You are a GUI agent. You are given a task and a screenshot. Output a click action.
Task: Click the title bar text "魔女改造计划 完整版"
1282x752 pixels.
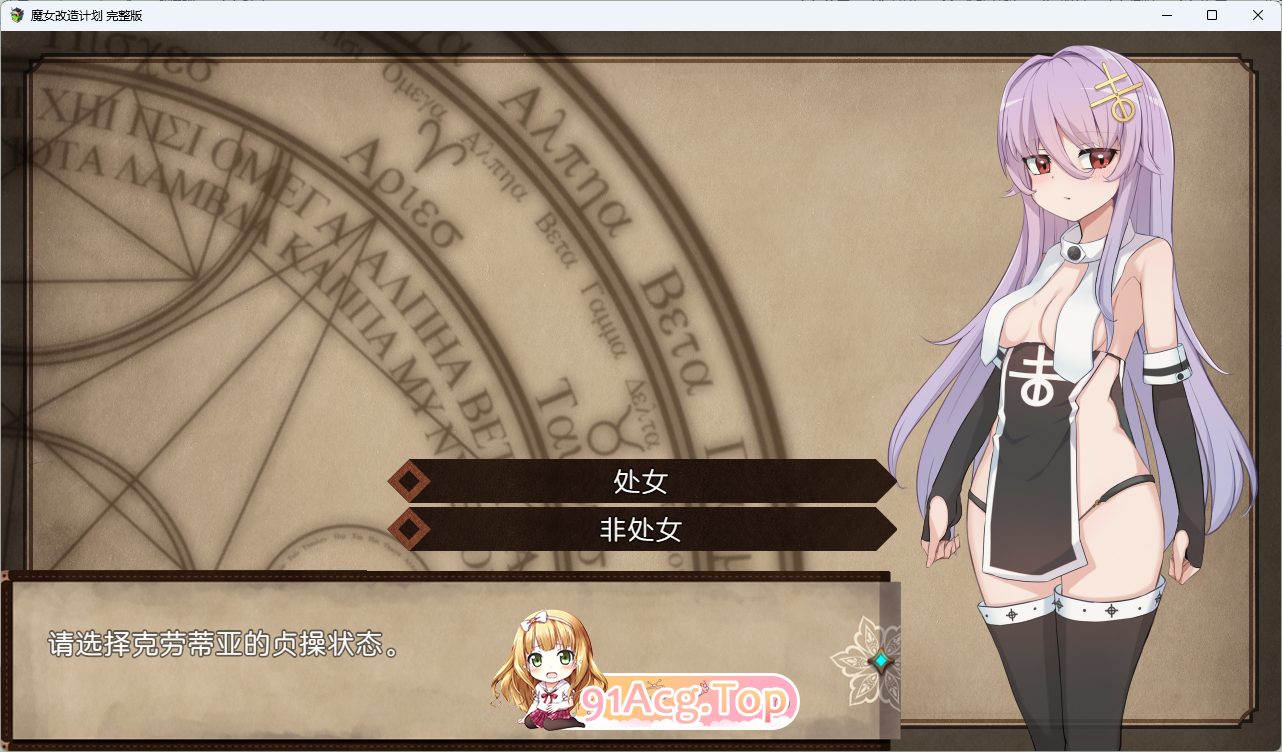88,15
